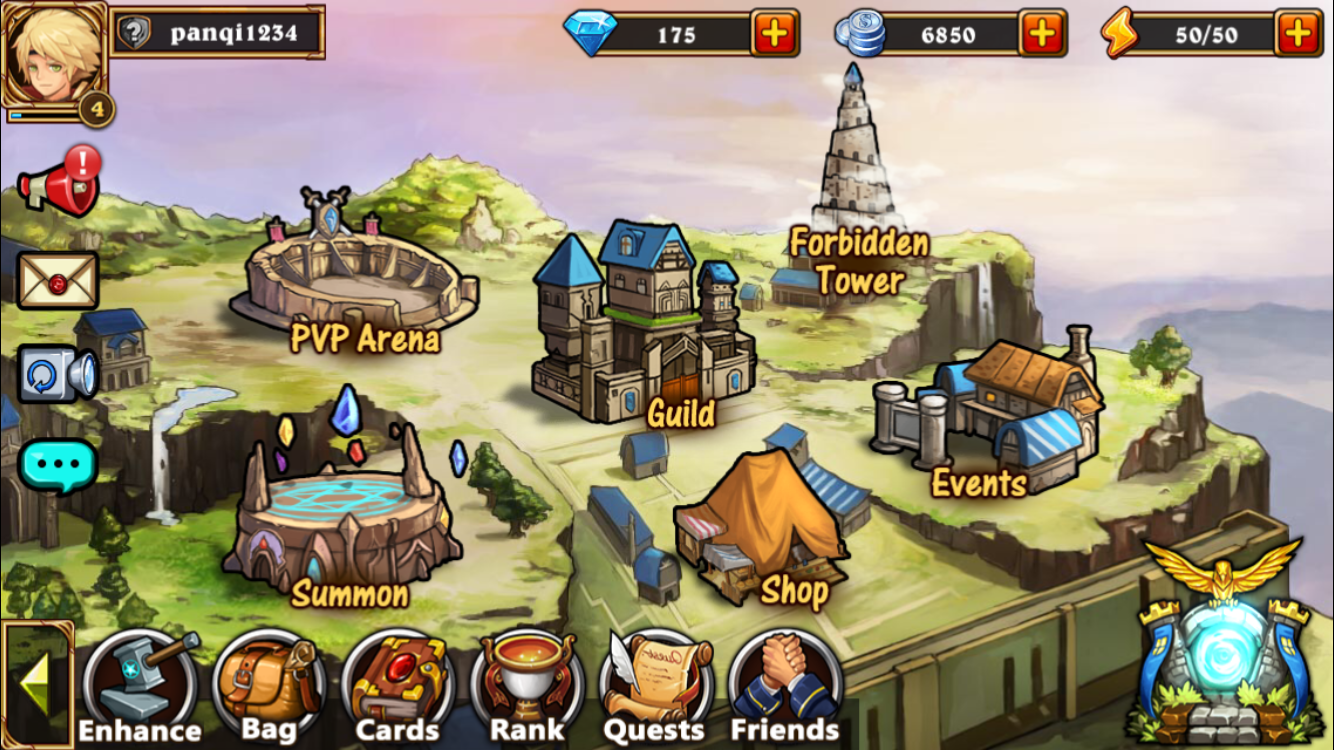Buy more silver coins

[1042, 34]
